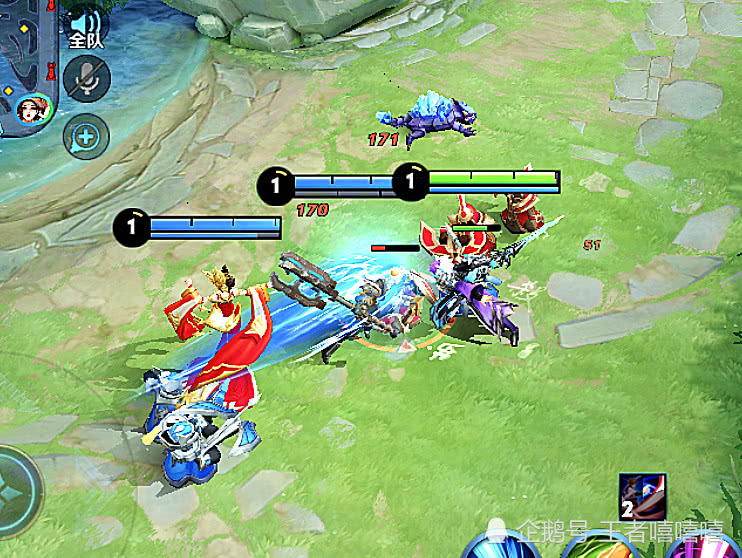Unmute the crossed-out microphone button

coord(86,77)
